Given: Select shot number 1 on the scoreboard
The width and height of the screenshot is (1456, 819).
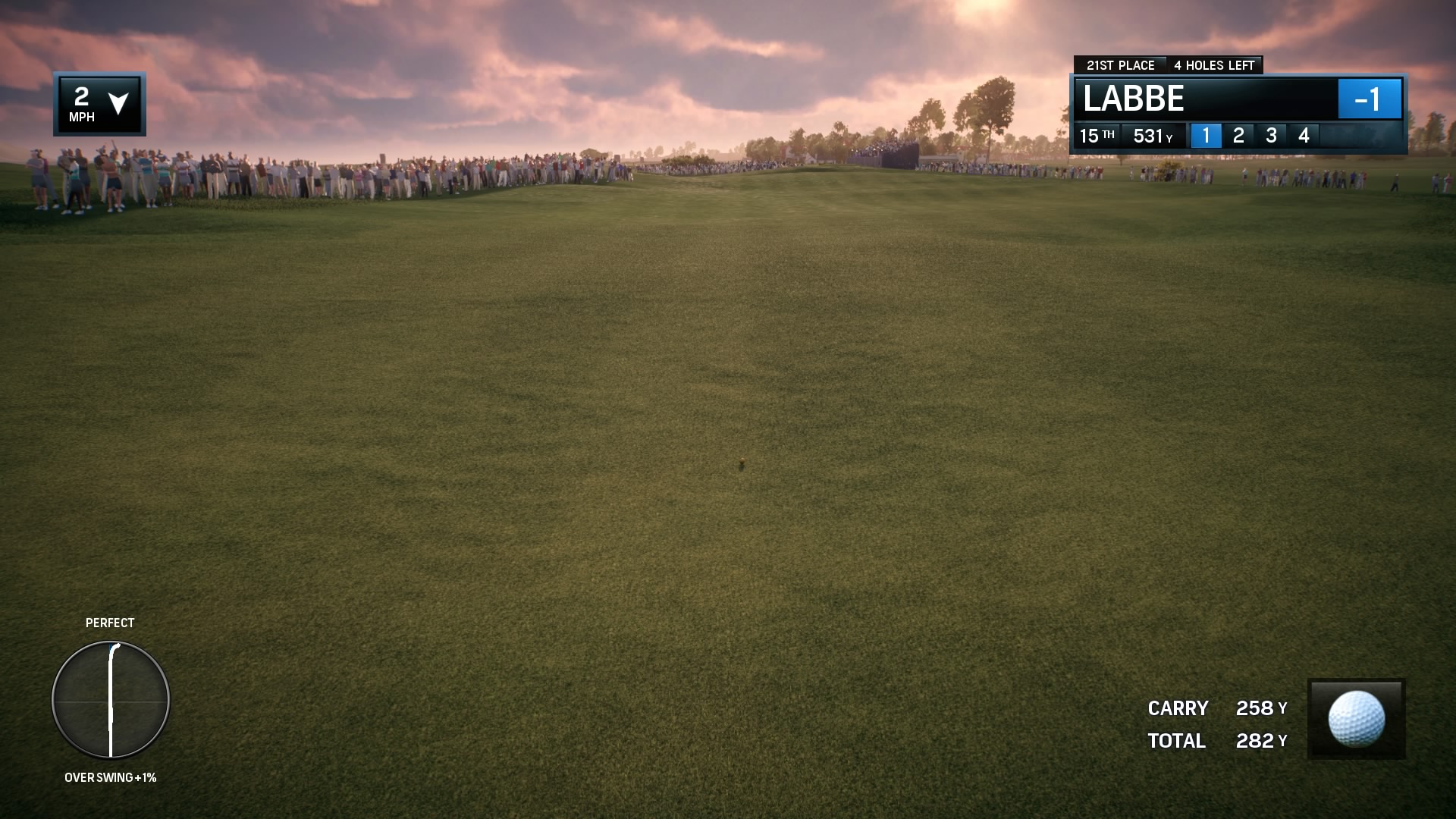Looking at the screenshot, I should tap(1206, 136).
